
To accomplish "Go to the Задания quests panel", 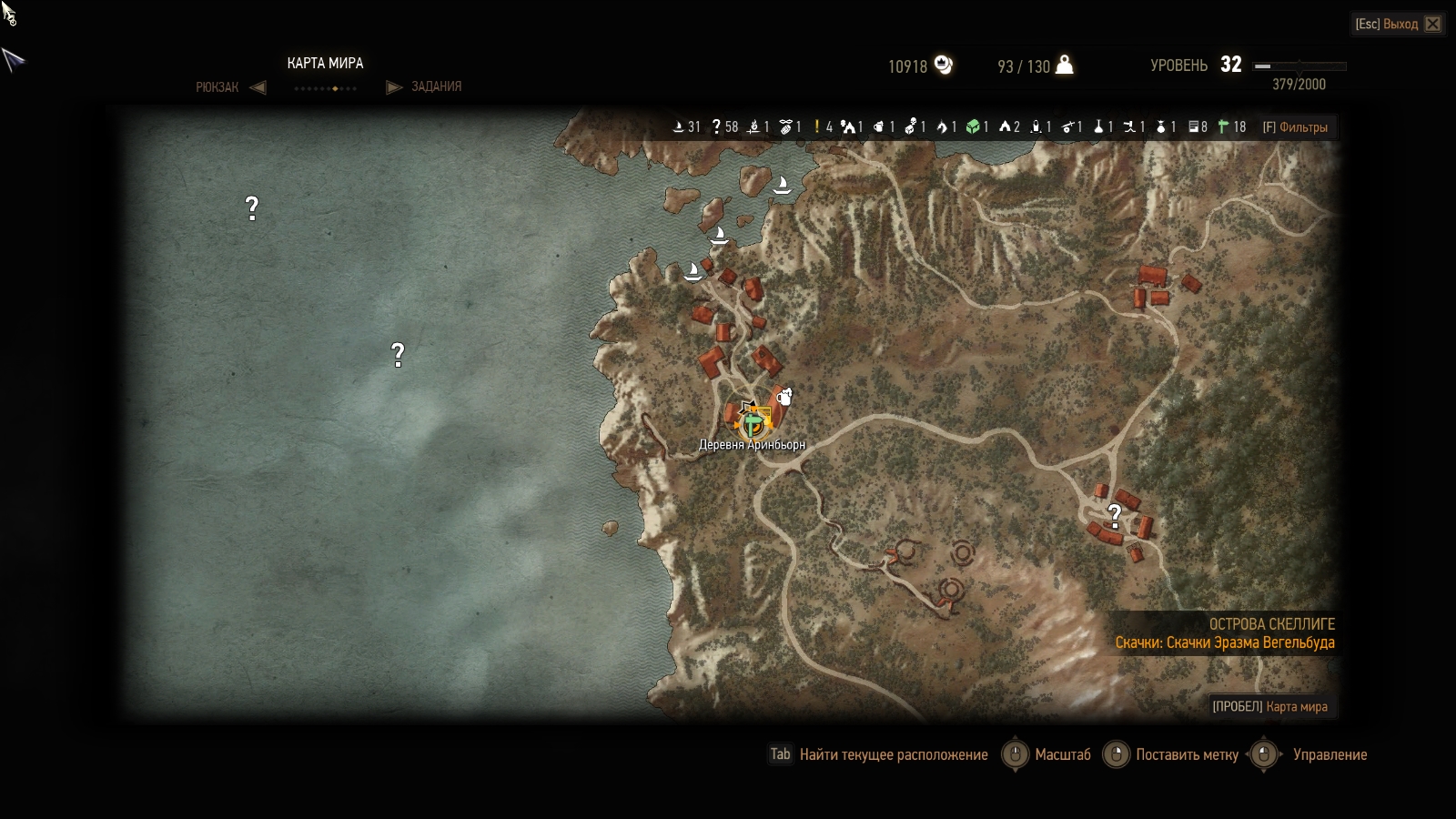I will [x=436, y=86].
